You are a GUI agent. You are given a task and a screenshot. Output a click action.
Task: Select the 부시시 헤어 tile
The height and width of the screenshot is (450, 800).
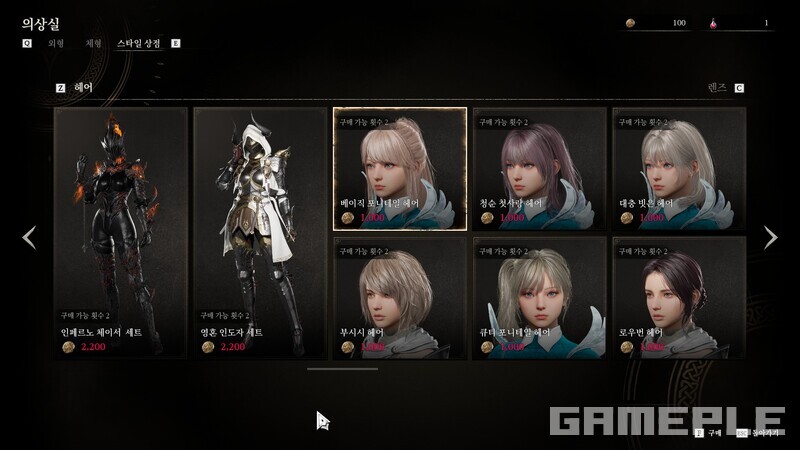(x=399, y=298)
